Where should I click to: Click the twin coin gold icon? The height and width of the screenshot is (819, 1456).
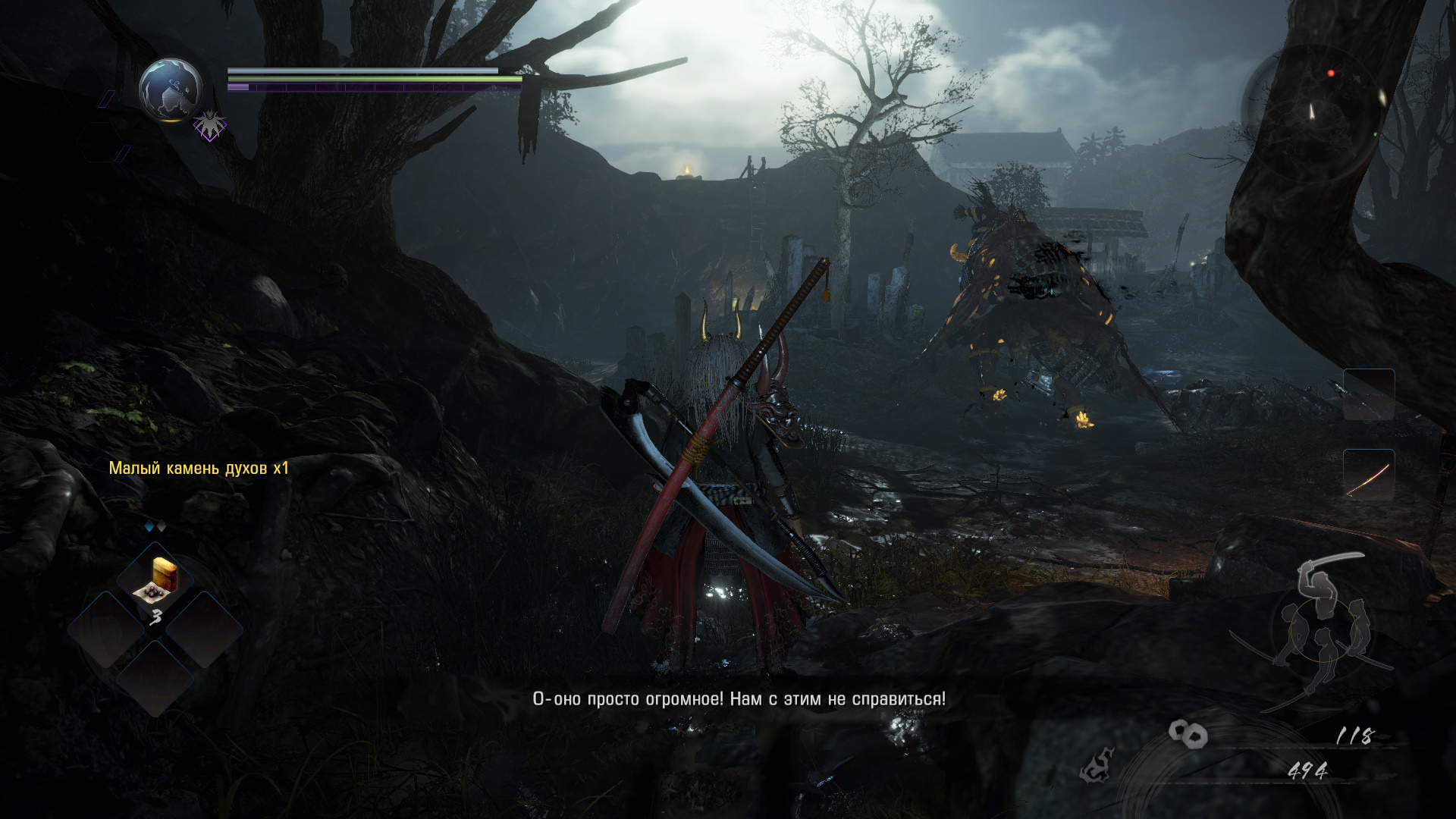click(x=1188, y=734)
